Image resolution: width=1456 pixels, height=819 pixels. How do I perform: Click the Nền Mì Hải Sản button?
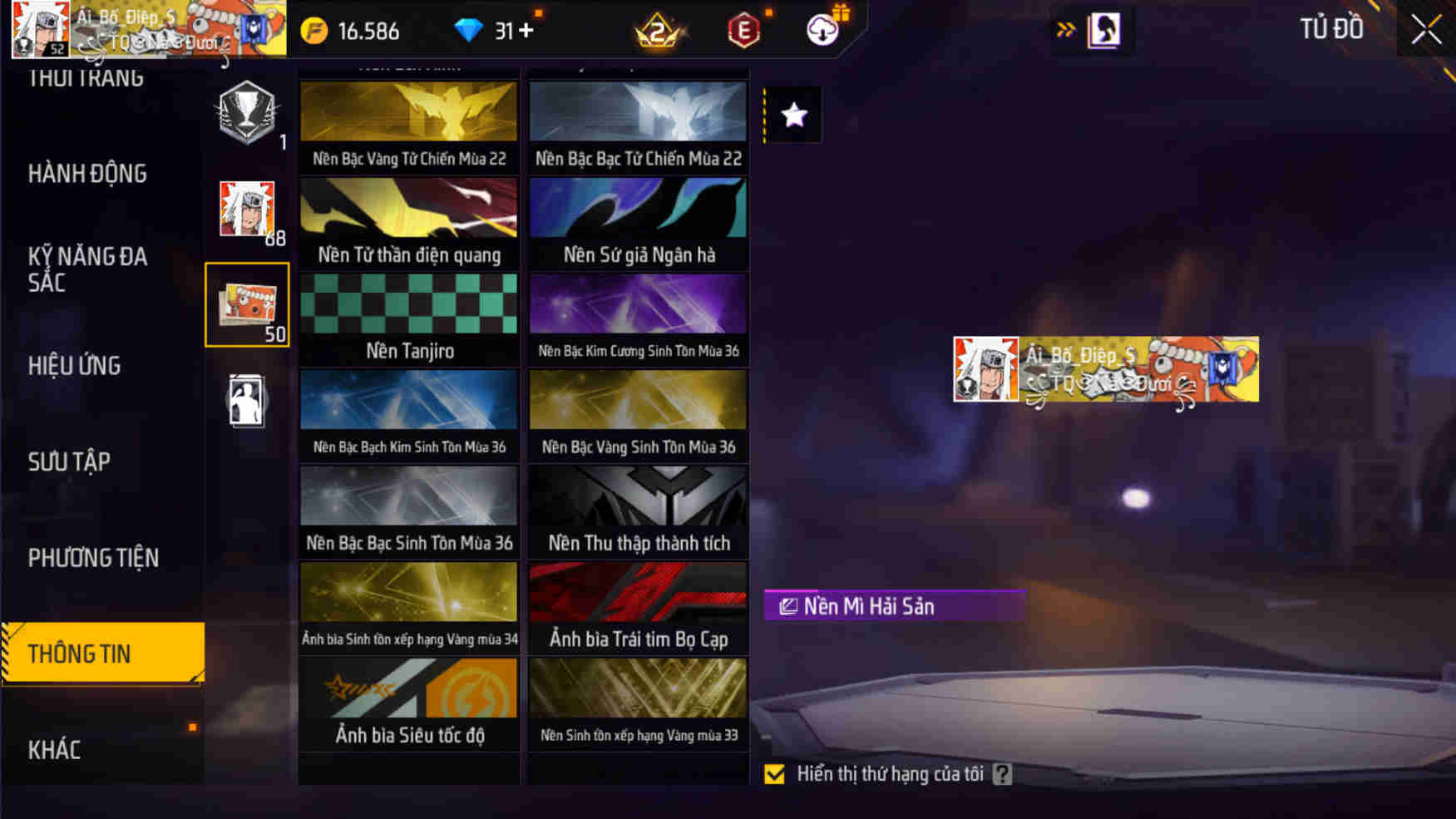[x=893, y=606]
